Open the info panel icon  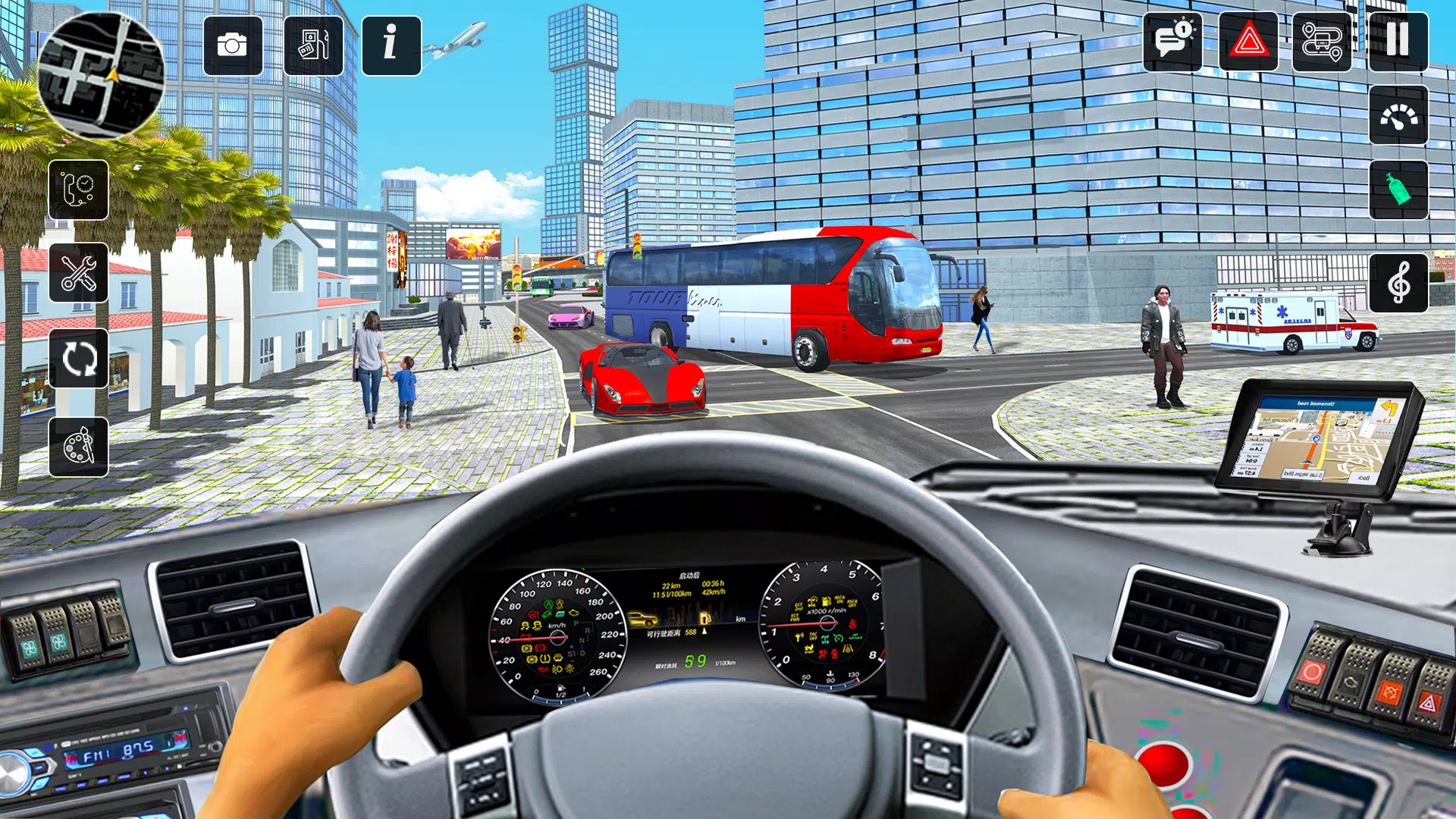click(391, 47)
